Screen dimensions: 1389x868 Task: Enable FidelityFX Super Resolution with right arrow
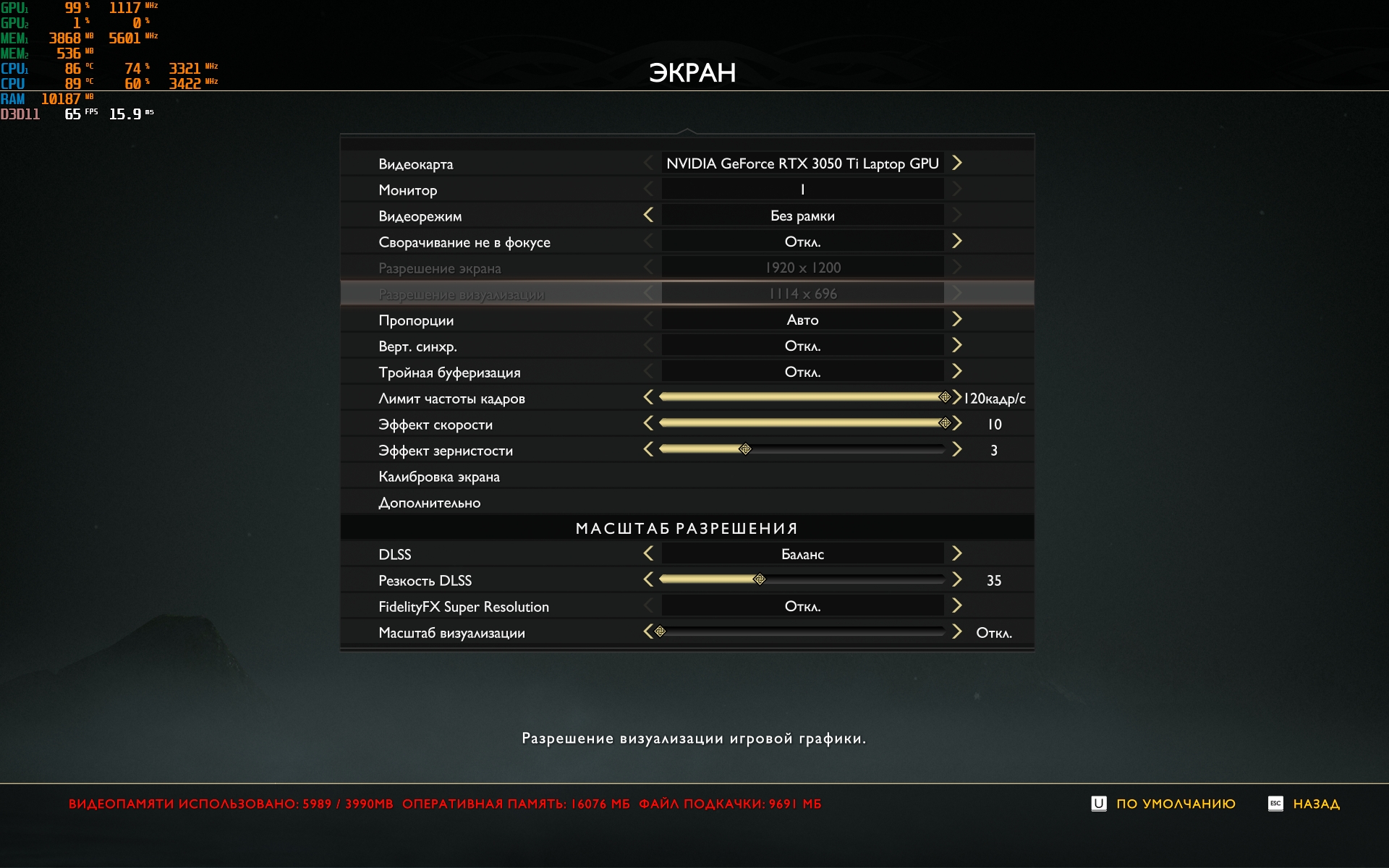[957, 606]
